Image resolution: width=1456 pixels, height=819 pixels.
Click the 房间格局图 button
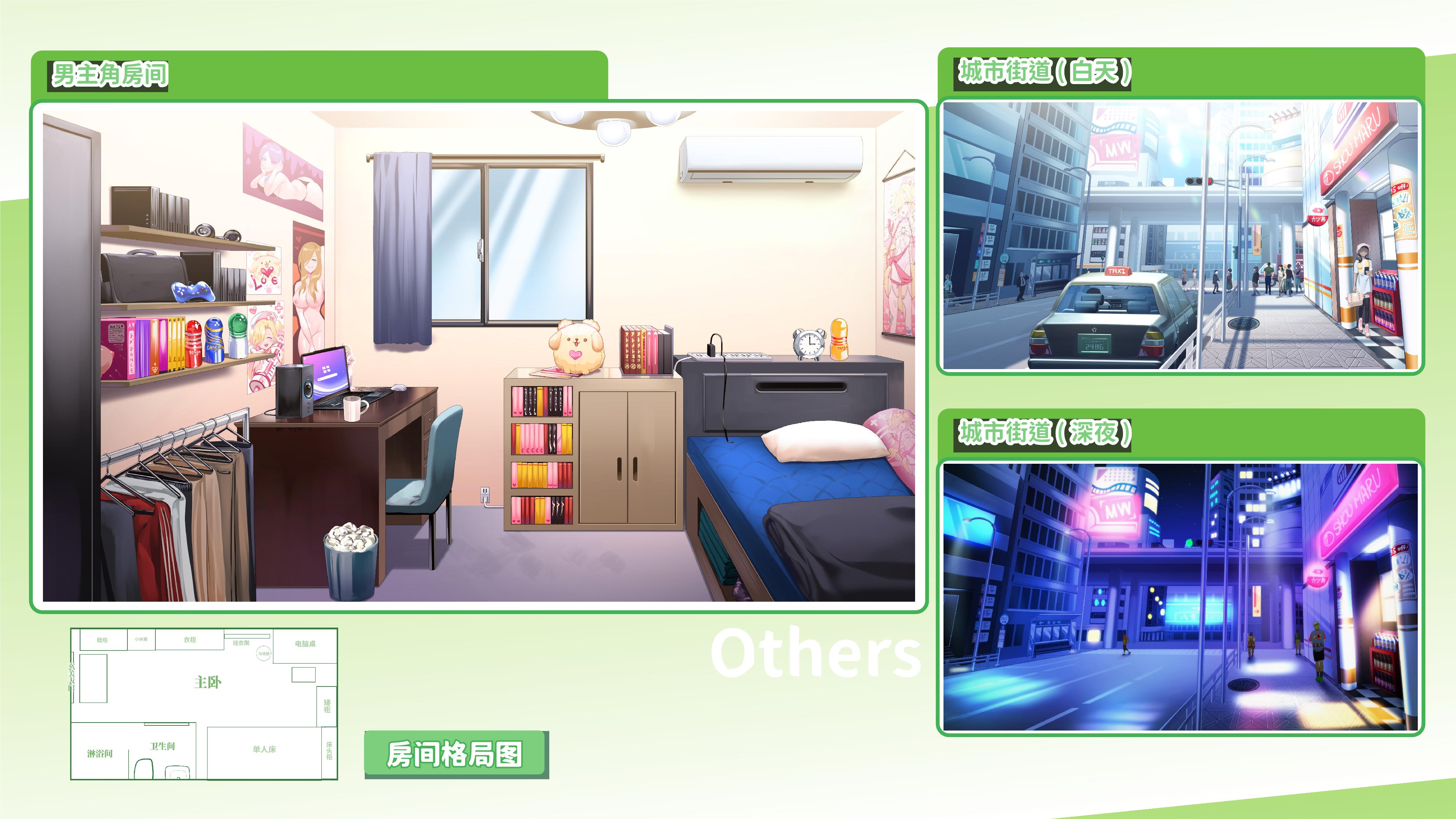455,754
